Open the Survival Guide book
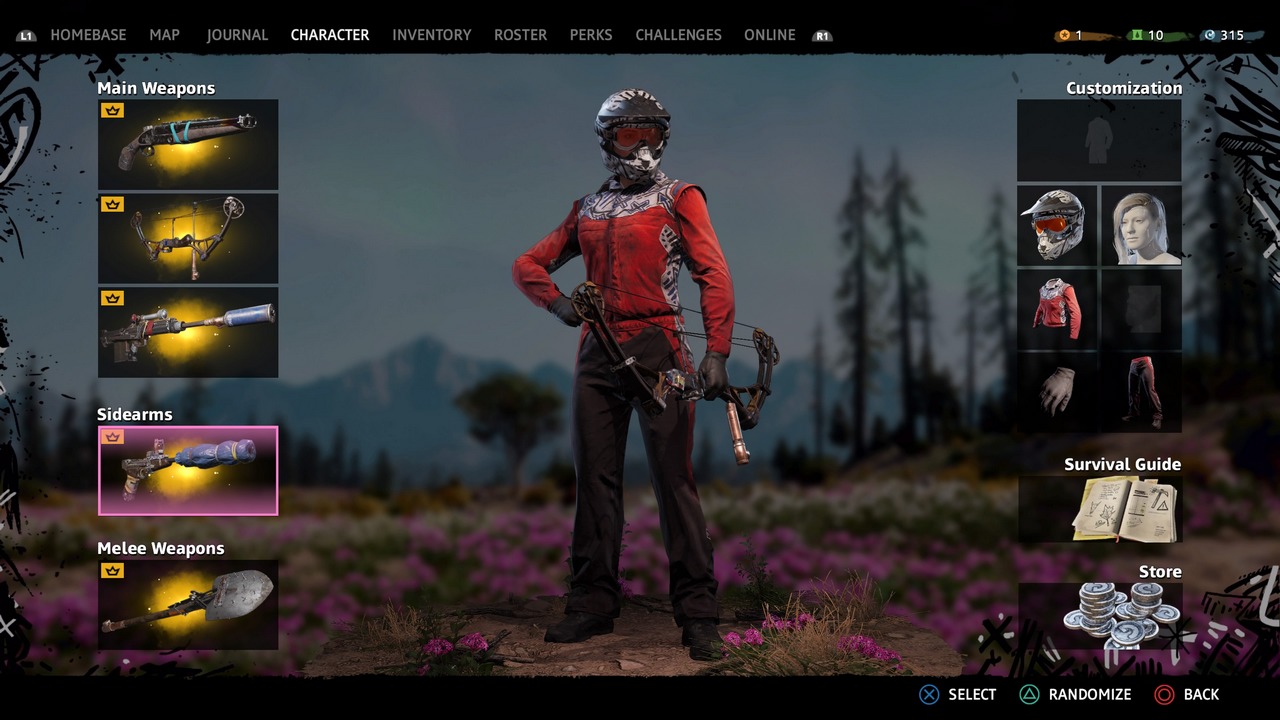The image size is (1280, 720). 1100,509
